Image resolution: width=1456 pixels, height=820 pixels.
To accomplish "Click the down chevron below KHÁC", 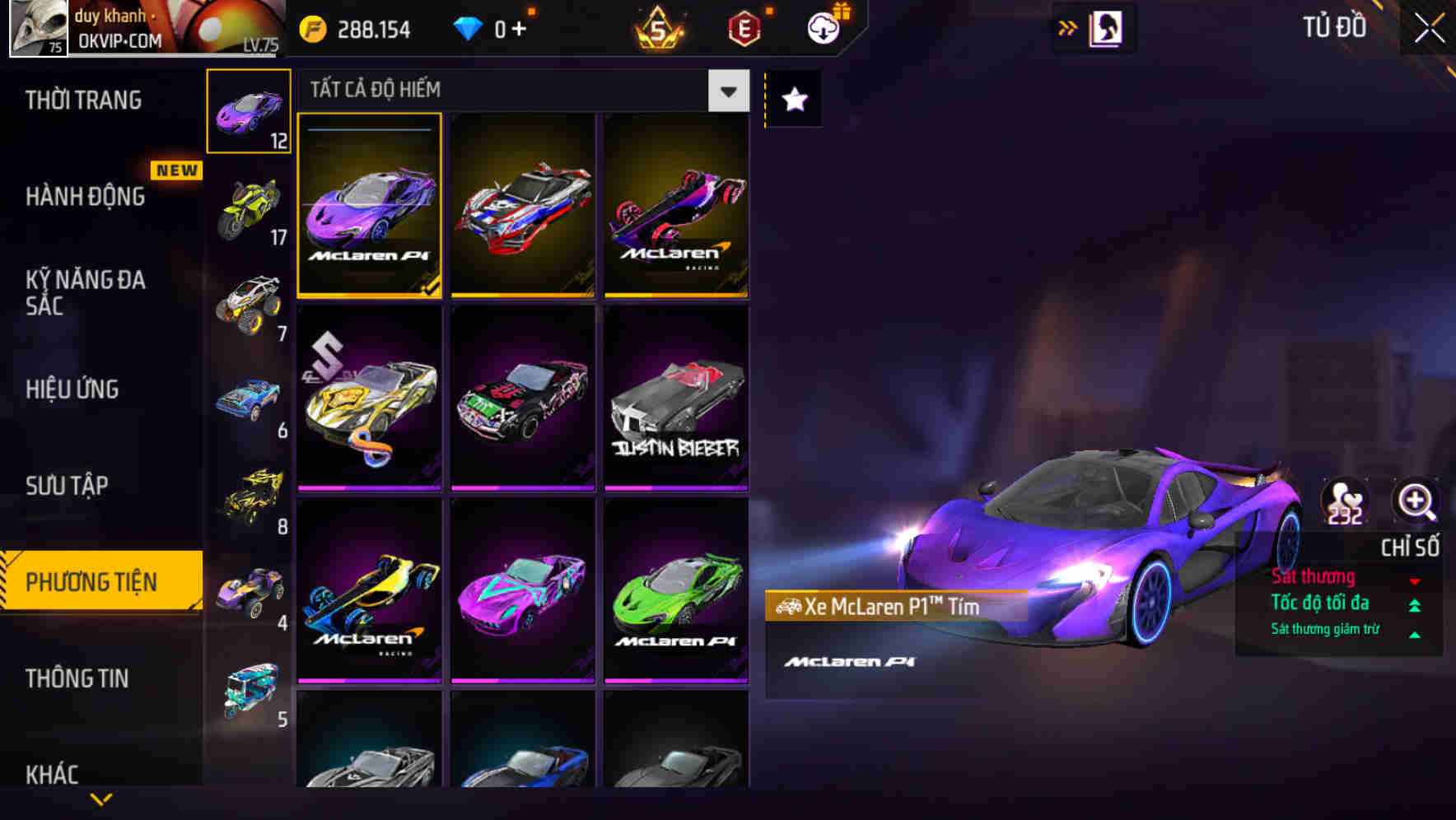I will 101,800.
